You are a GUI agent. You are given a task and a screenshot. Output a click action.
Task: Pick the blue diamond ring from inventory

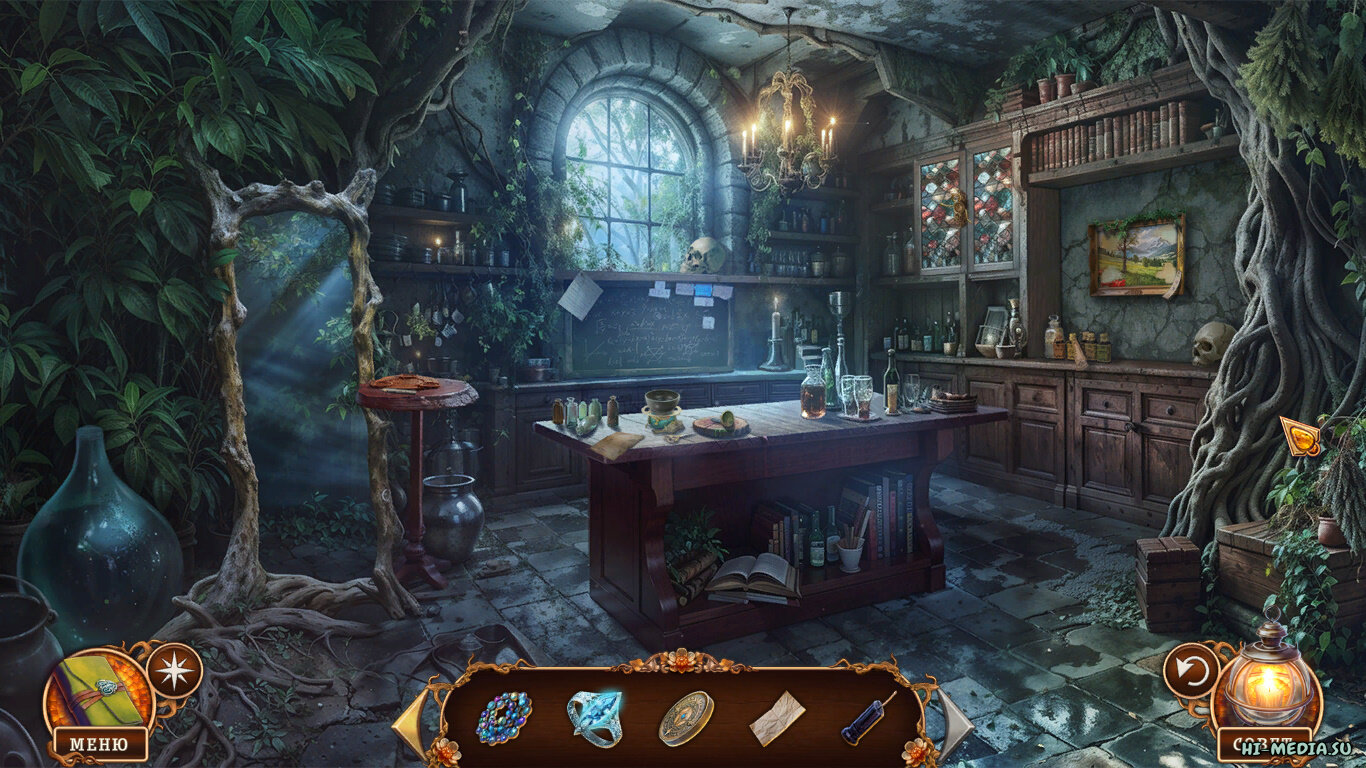tap(595, 717)
